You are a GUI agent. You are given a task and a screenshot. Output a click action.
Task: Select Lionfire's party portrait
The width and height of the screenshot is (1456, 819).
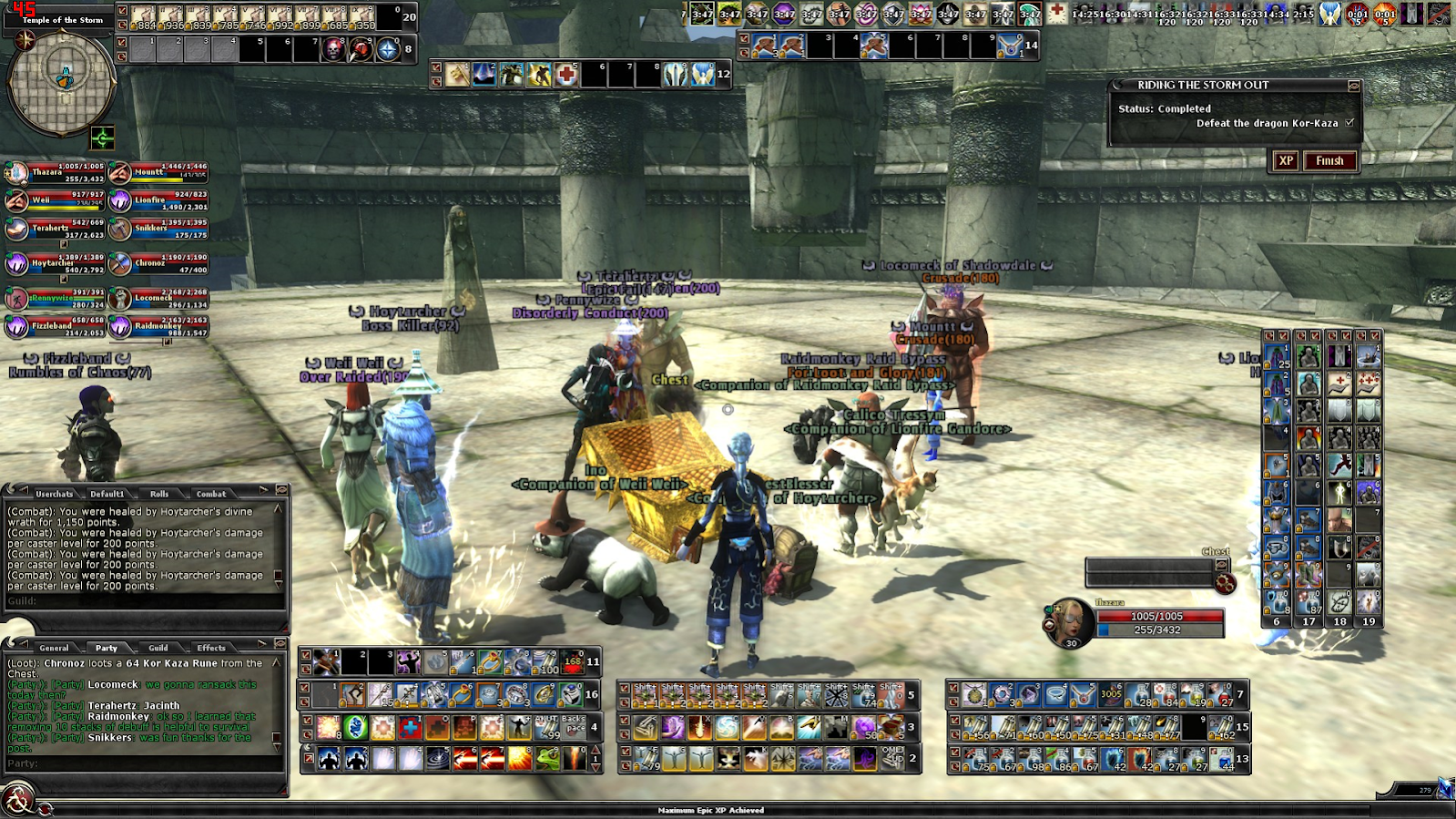(x=120, y=200)
